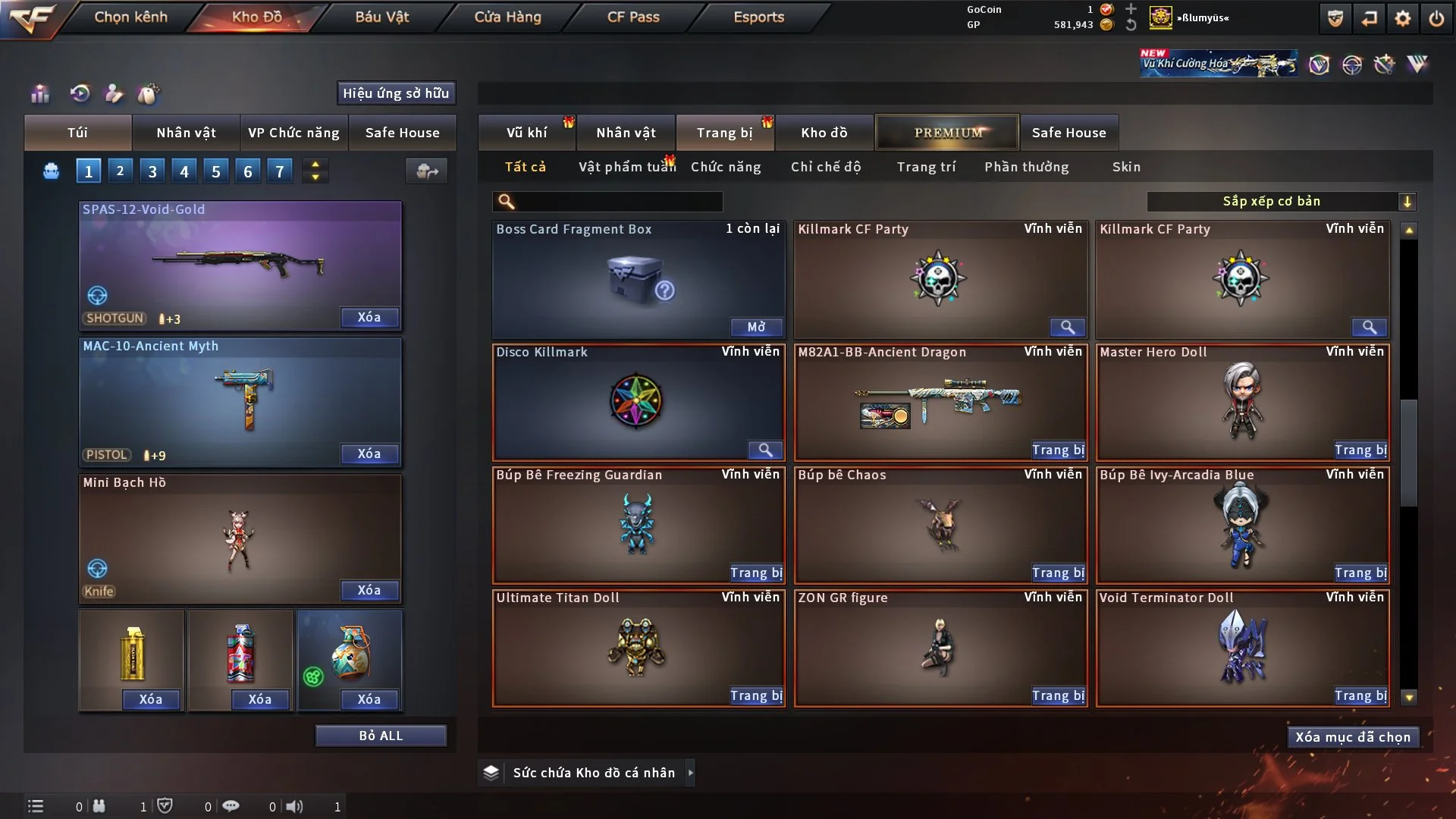
Task: Open settings with the gear icon
Action: [1403, 18]
